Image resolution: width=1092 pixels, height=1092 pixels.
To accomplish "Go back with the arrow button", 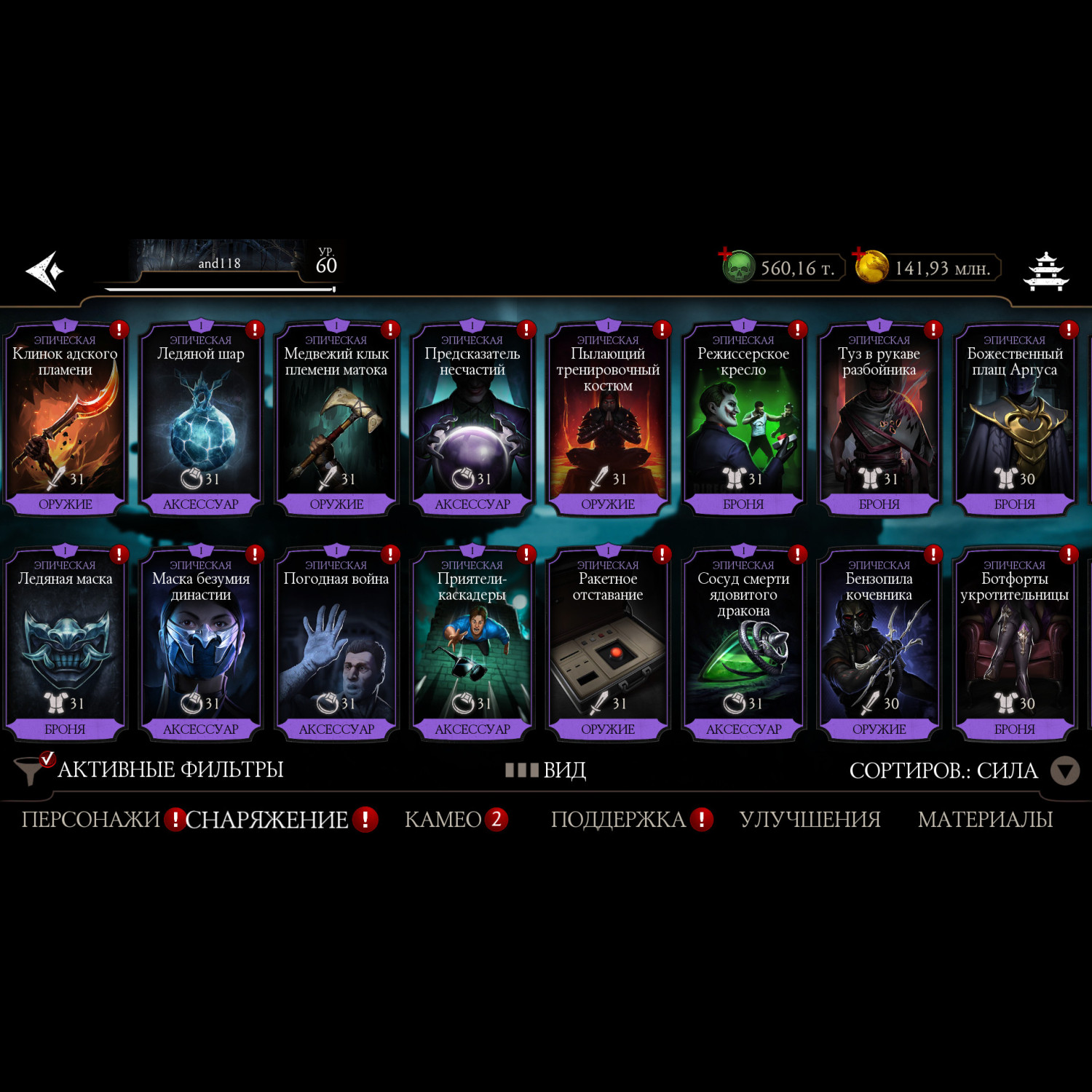I will (x=45, y=271).
